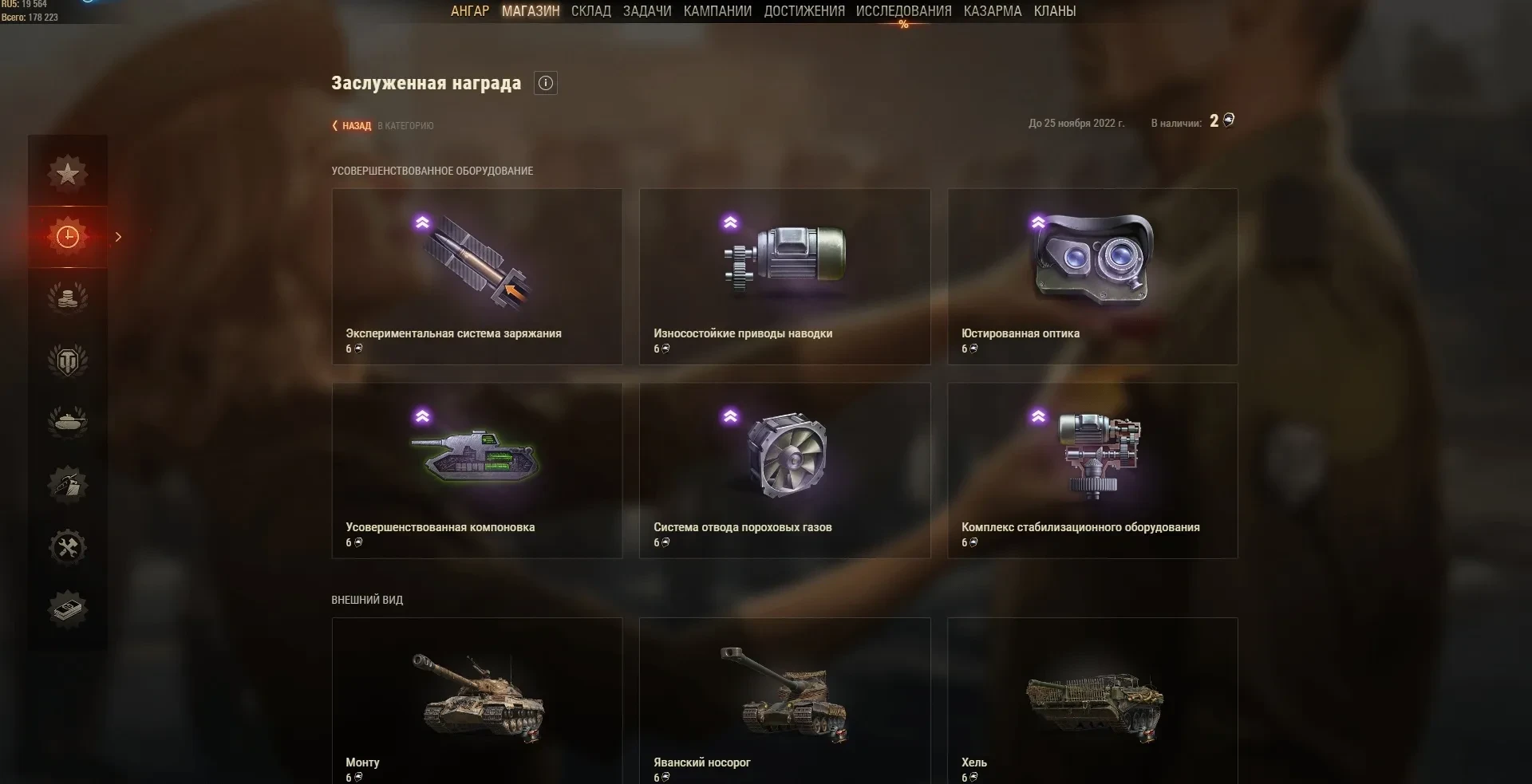The width and height of the screenshot is (1532, 784).
Task: Open the star category in sidebar
Action: 68,173
